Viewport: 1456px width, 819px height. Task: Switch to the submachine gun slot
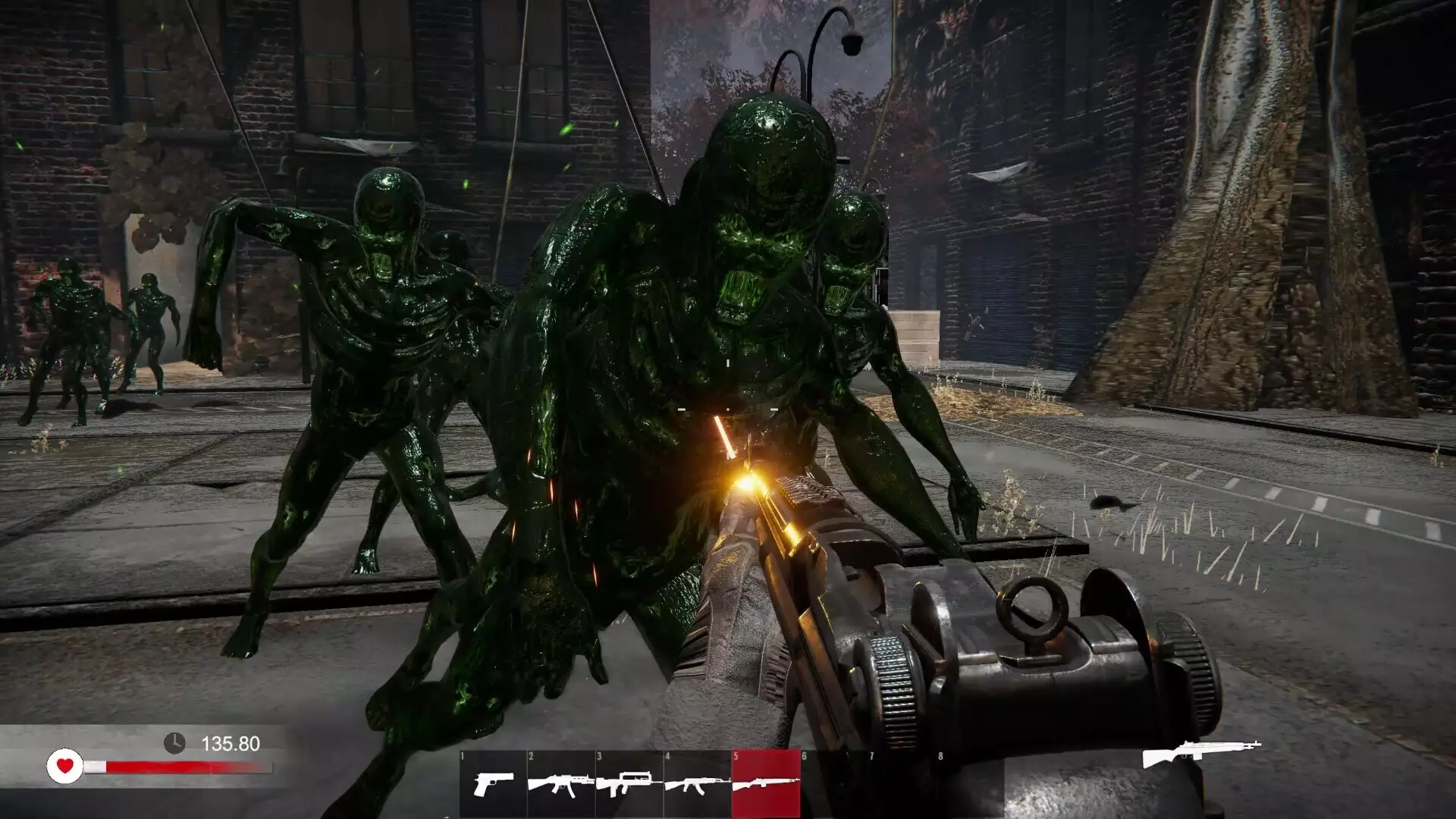[x=561, y=784]
